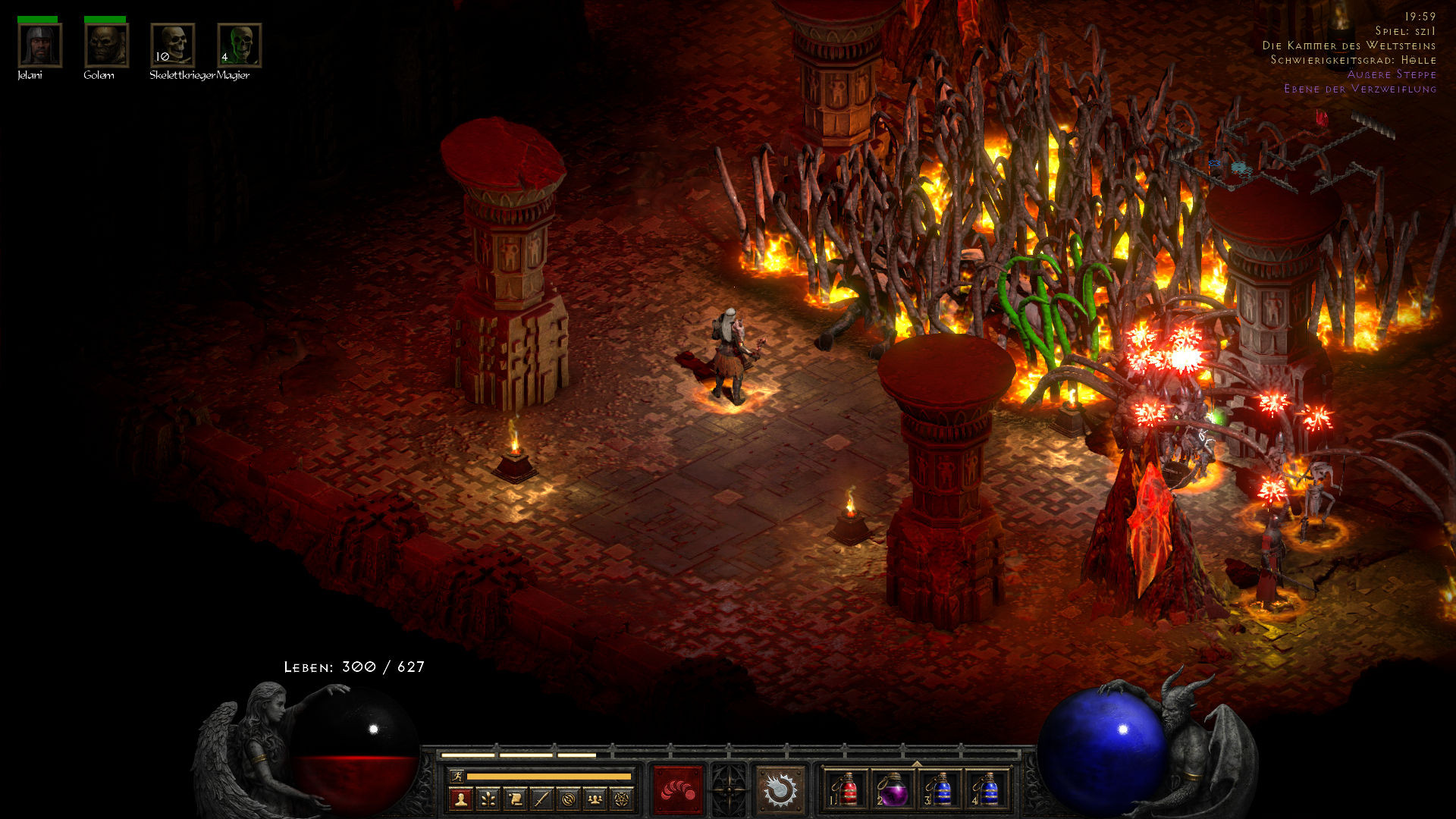This screenshot has height=819, width=1456.
Task: Expand the belt with the small arrow
Action: pyautogui.click(x=917, y=764)
